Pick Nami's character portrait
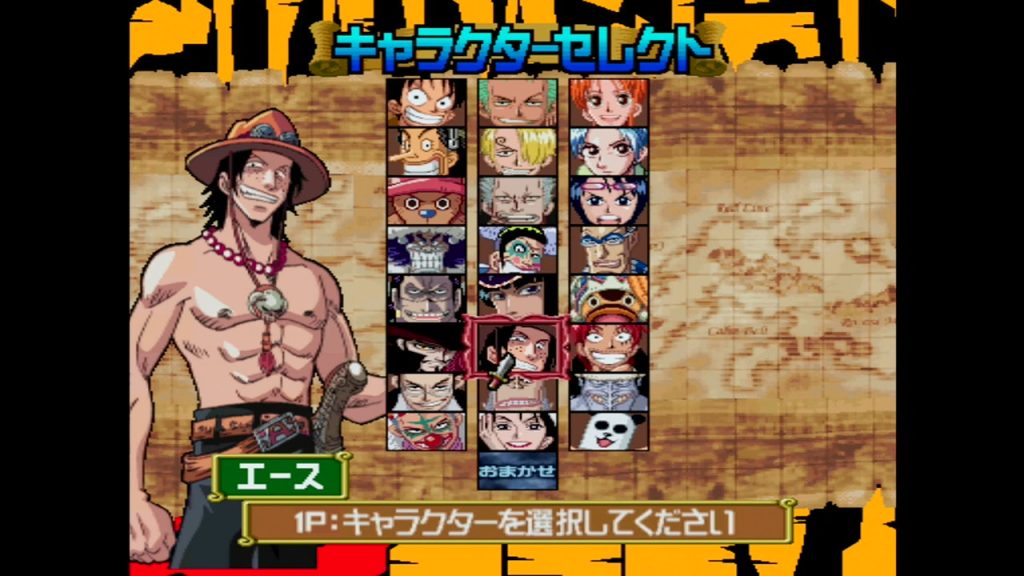 (x=609, y=102)
